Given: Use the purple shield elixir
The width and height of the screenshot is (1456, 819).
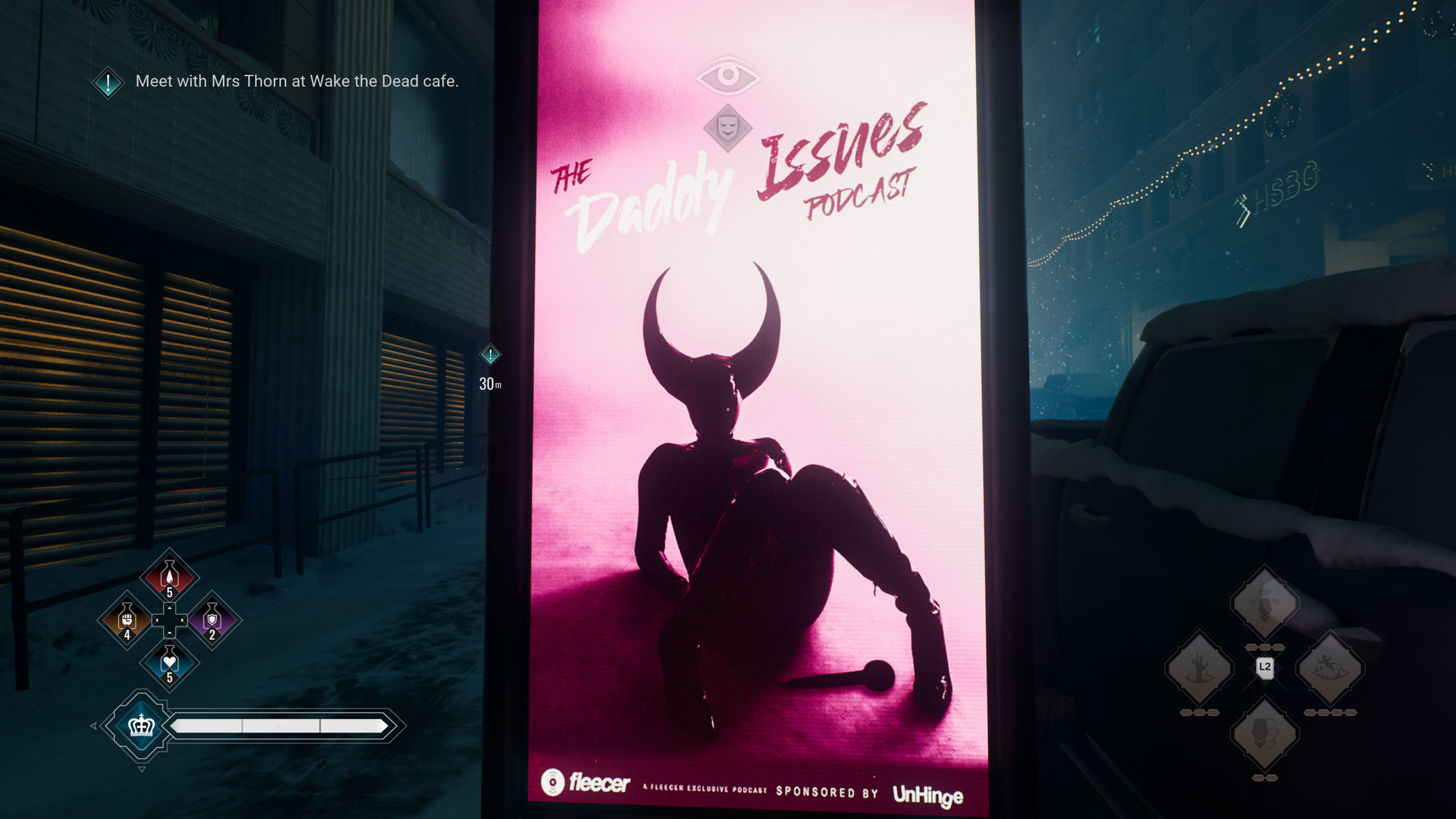Looking at the screenshot, I should 212,620.
